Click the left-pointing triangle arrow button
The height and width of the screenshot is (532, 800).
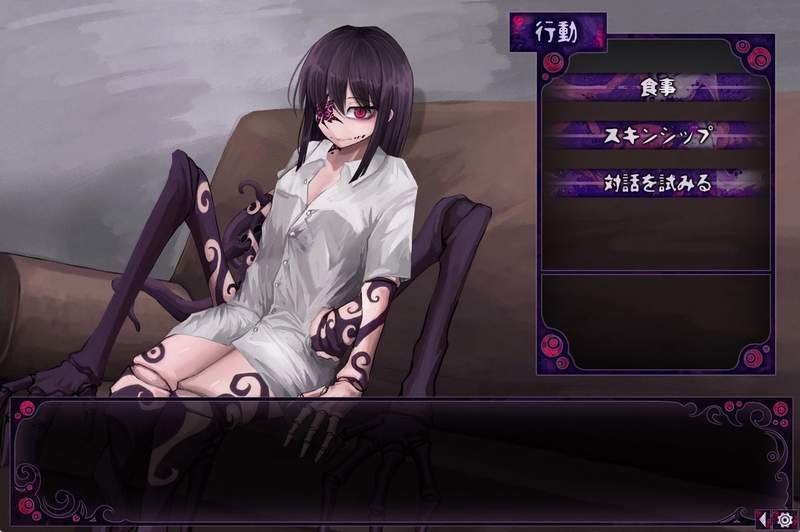point(764,520)
